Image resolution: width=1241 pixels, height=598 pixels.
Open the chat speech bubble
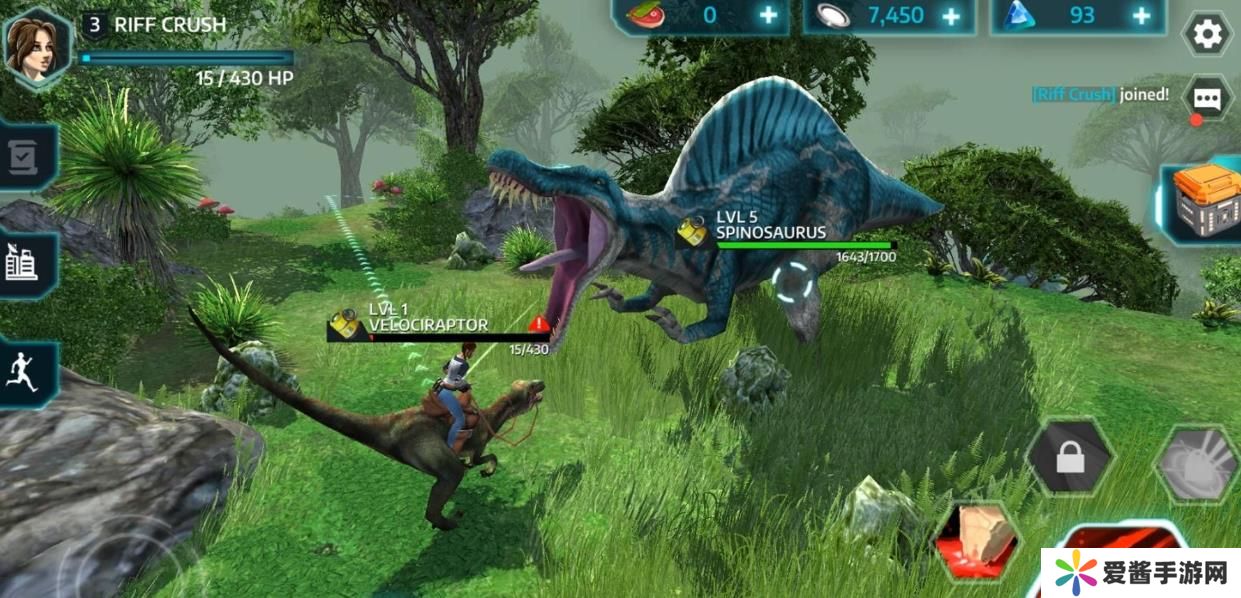coord(1207,98)
